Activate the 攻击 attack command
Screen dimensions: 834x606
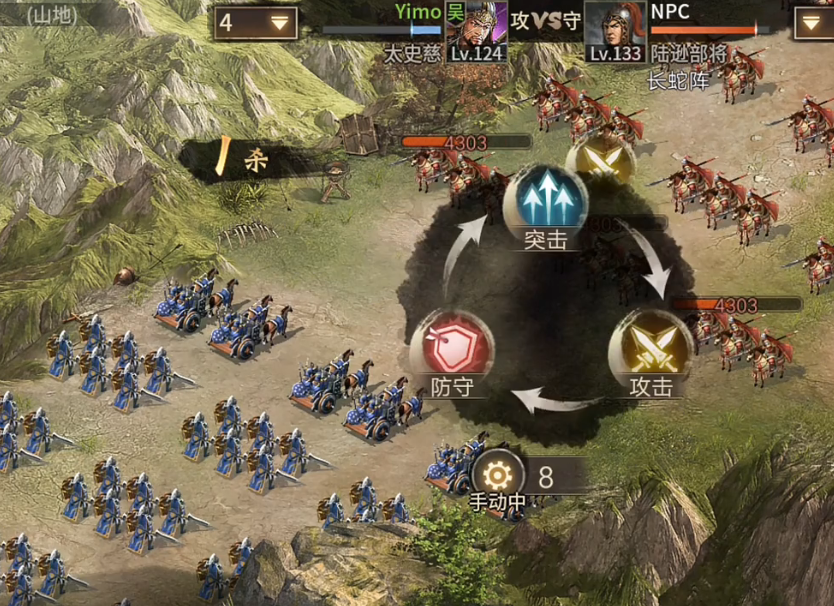point(651,348)
